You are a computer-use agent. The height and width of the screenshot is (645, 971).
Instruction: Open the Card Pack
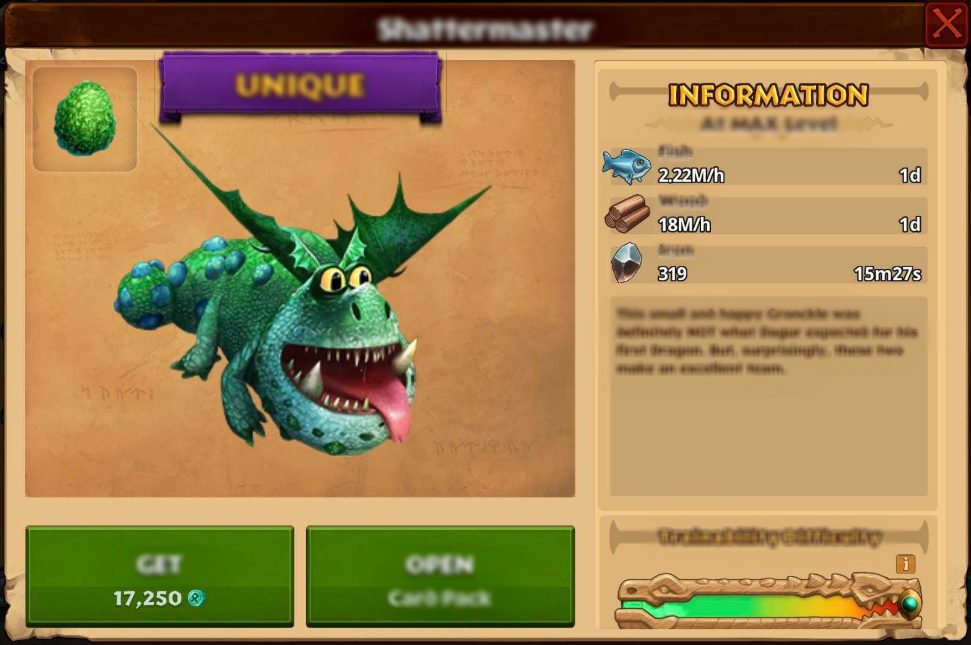(440, 577)
